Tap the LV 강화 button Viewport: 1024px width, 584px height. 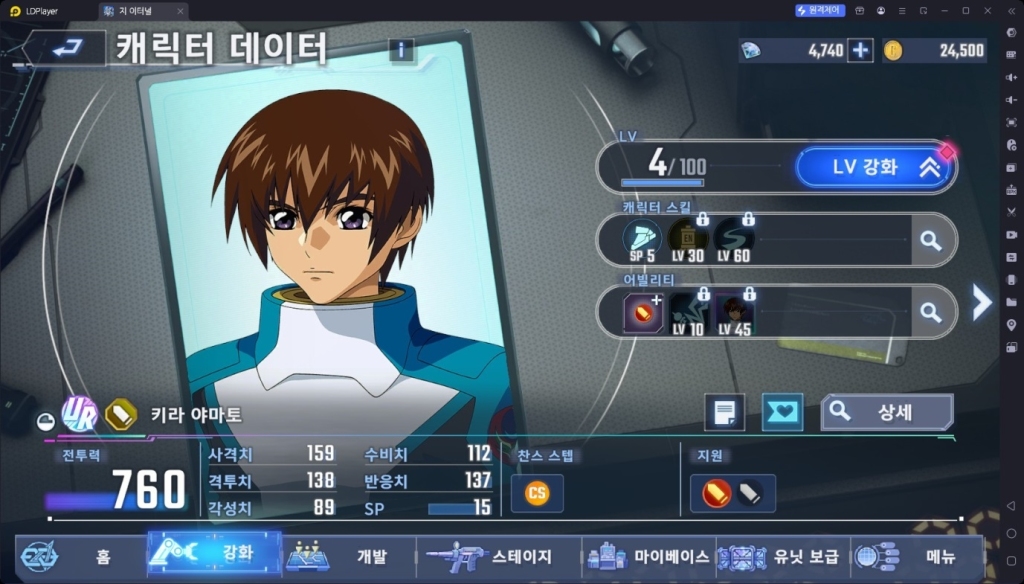point(872,167)
